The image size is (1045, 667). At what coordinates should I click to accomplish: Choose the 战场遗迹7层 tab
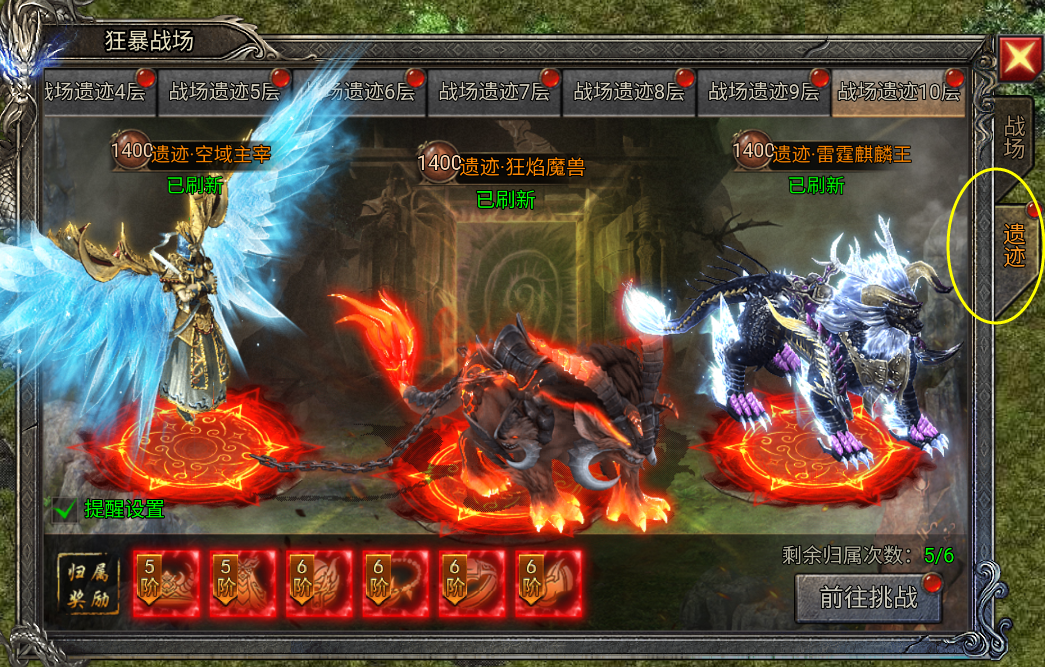click(494, 92)
